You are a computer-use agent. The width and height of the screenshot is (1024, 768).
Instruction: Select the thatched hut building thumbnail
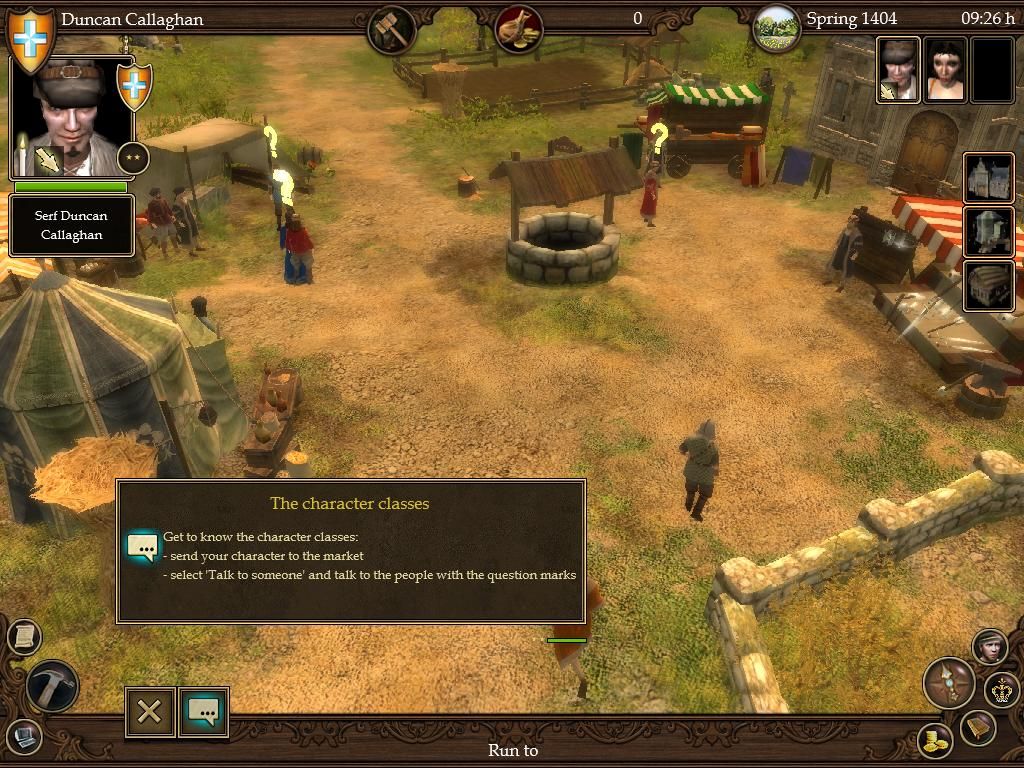(989, 284)
